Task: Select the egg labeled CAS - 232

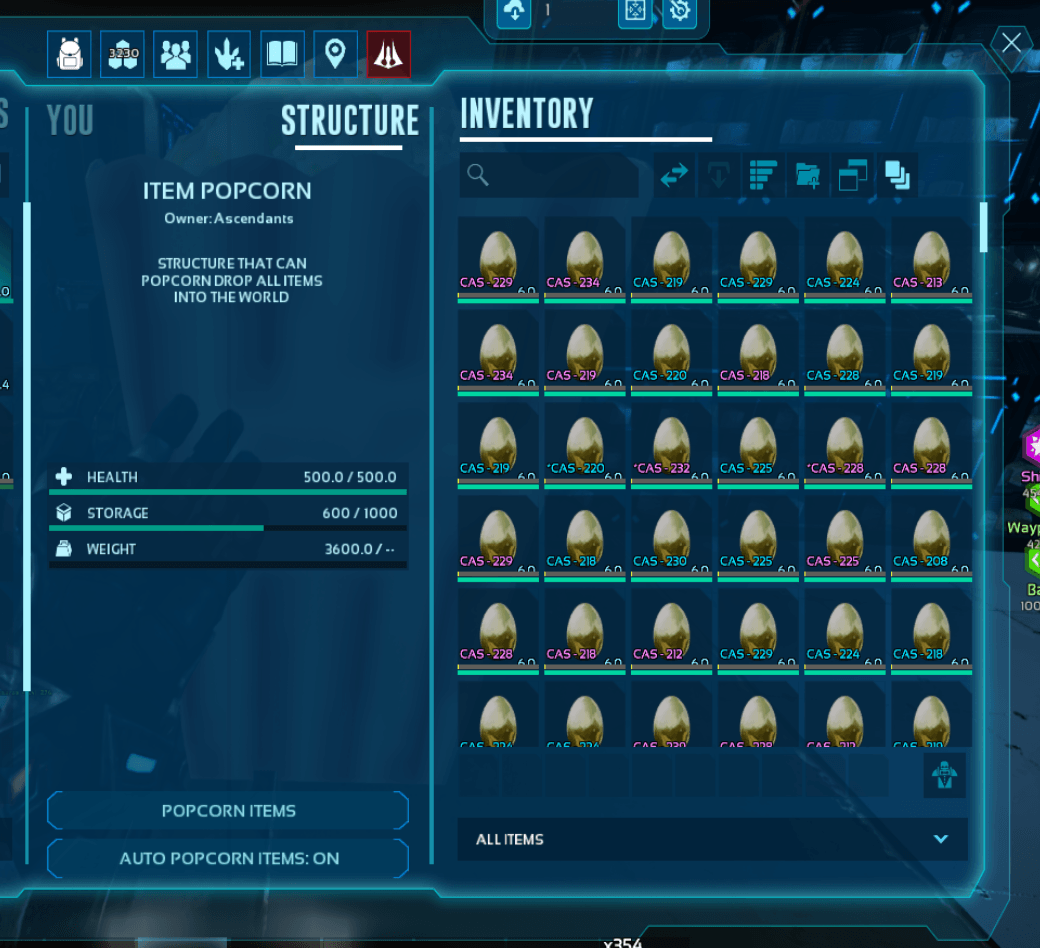Action: pyautogui.click(x=671, y=445)
